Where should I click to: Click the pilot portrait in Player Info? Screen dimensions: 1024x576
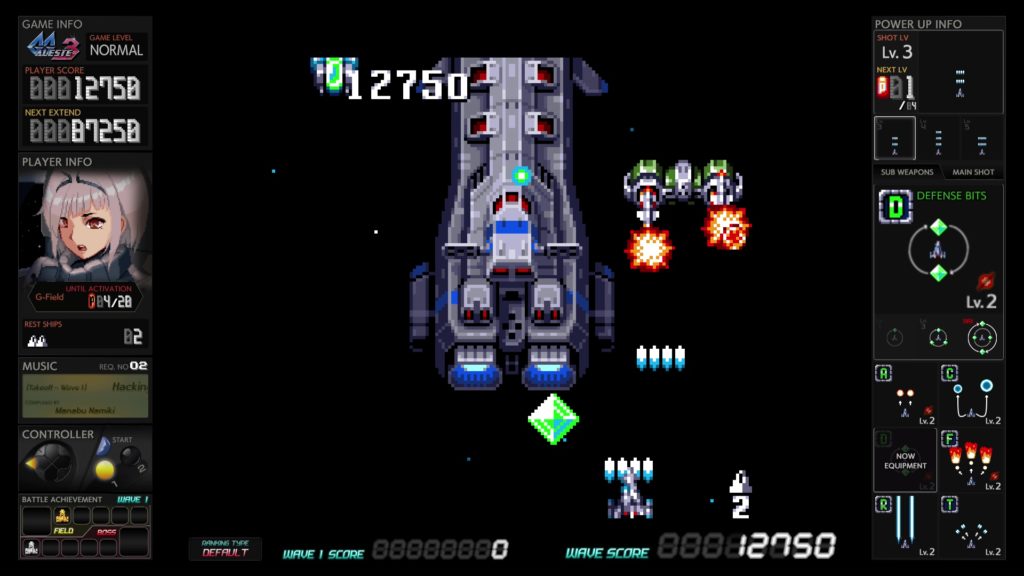(84, 229)
